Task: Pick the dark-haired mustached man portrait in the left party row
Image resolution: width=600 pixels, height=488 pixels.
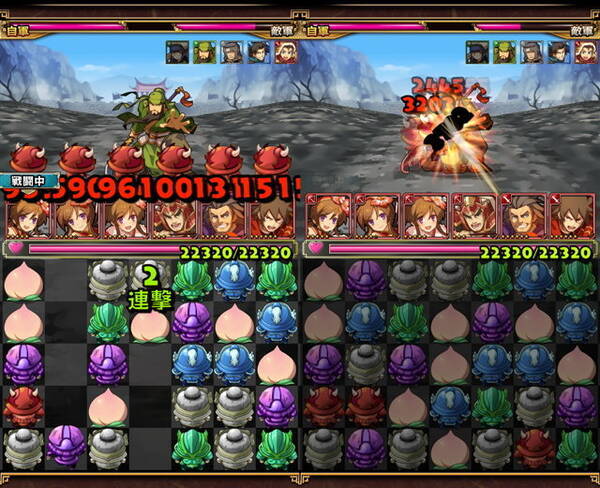Action: (x=220, y=217)
